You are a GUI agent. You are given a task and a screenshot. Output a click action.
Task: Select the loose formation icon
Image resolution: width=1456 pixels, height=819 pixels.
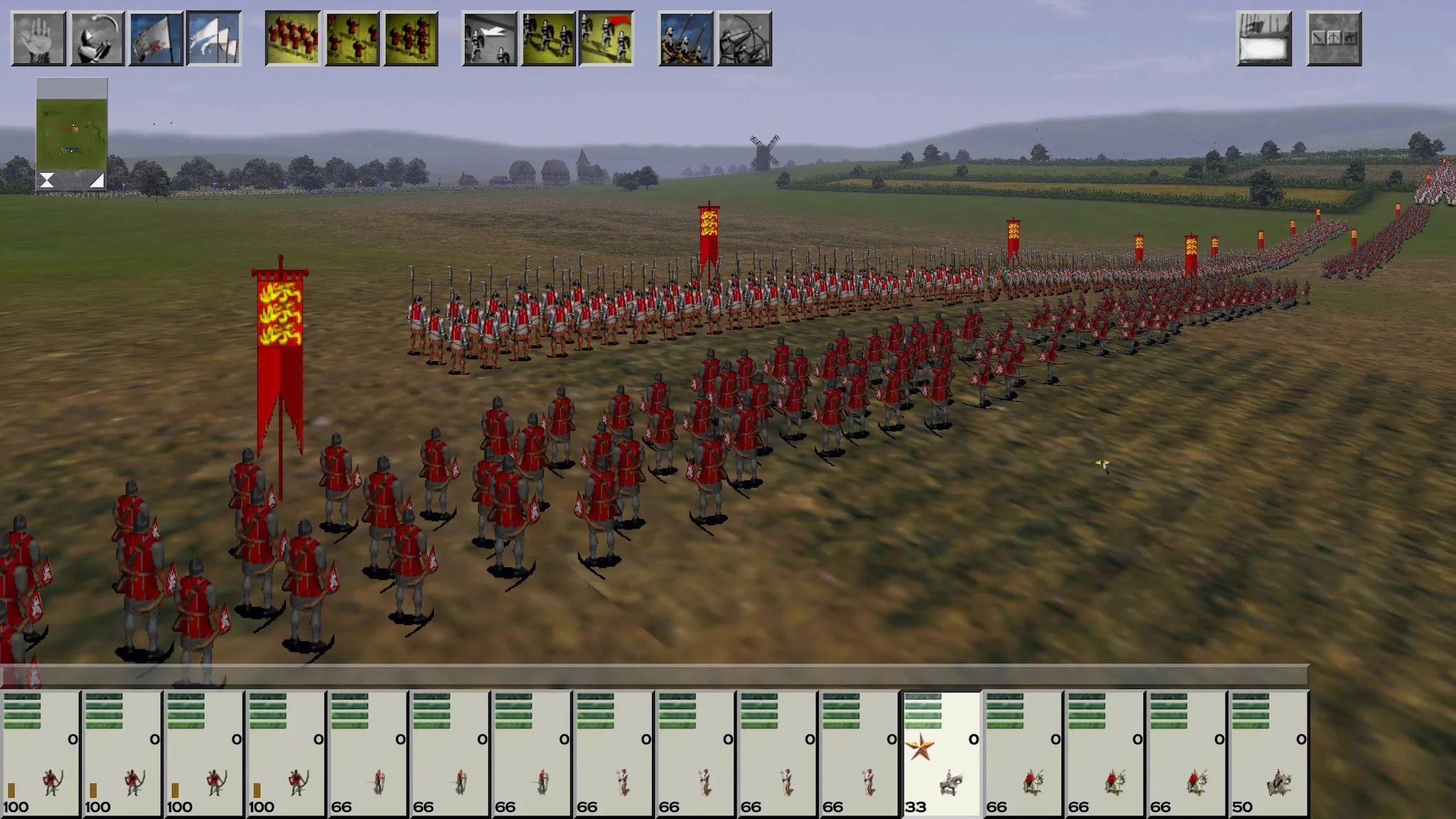coord(354,39)
